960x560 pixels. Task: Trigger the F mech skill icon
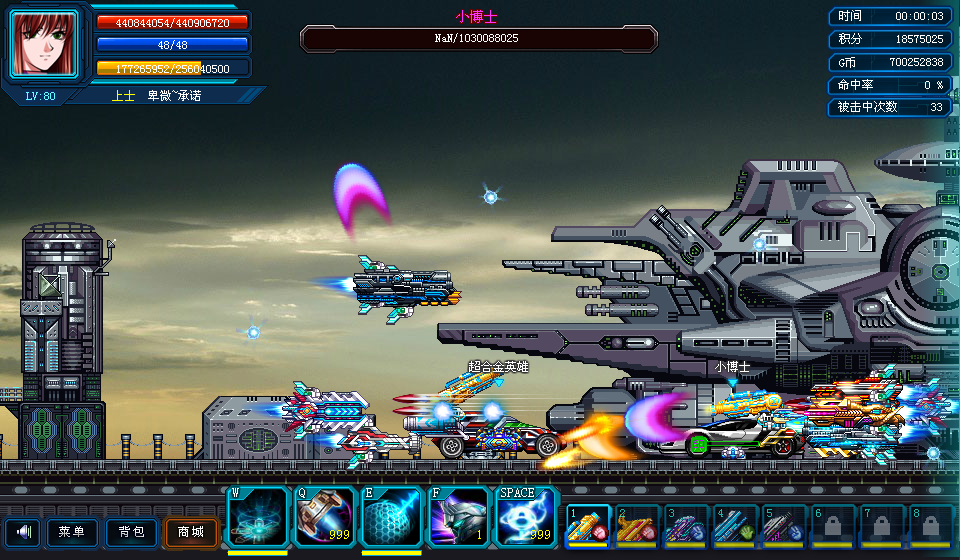(459, 517)
